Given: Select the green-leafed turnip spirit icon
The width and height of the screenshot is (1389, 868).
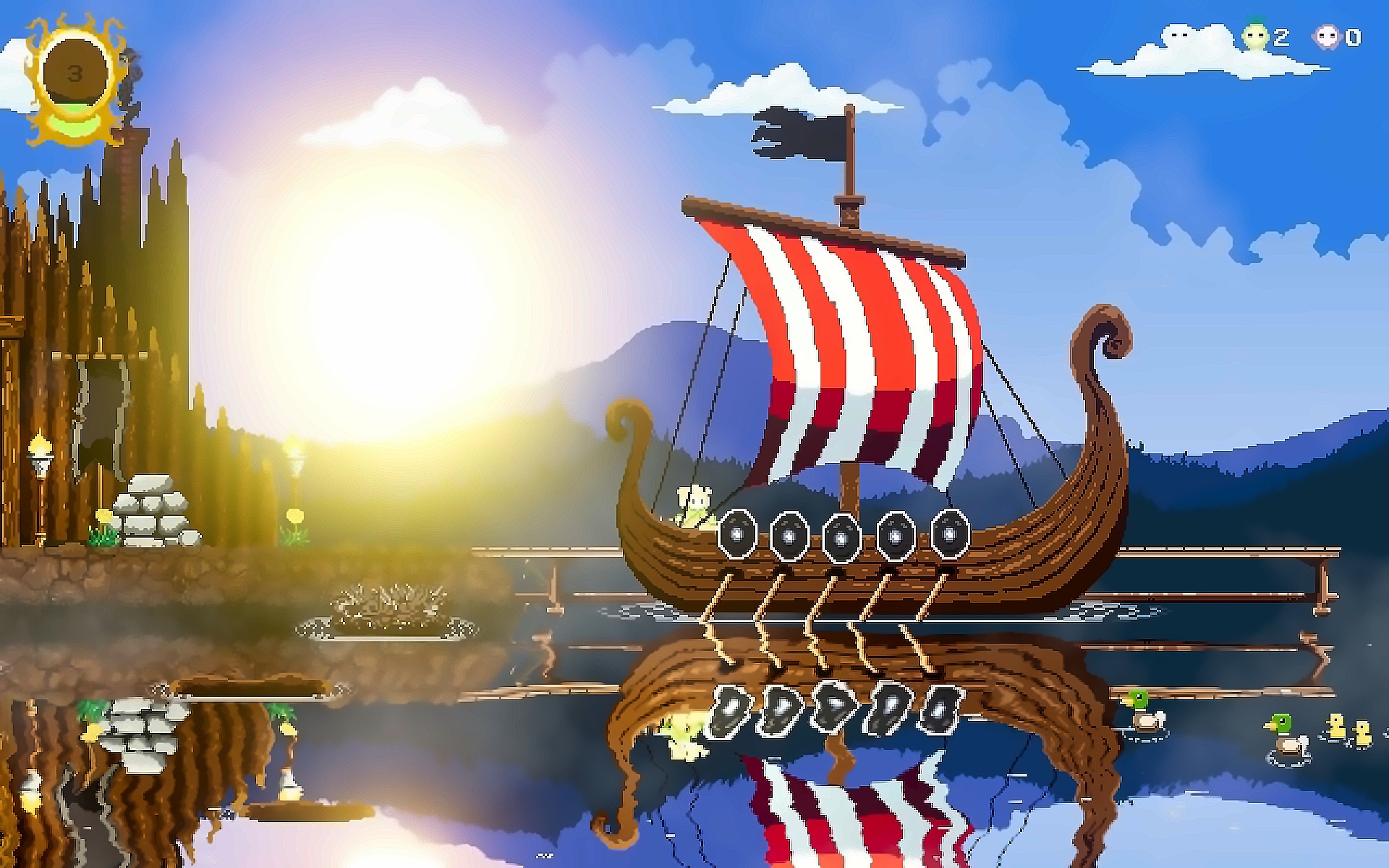Looking at the screenshot, I should [x=1253, y=38].
